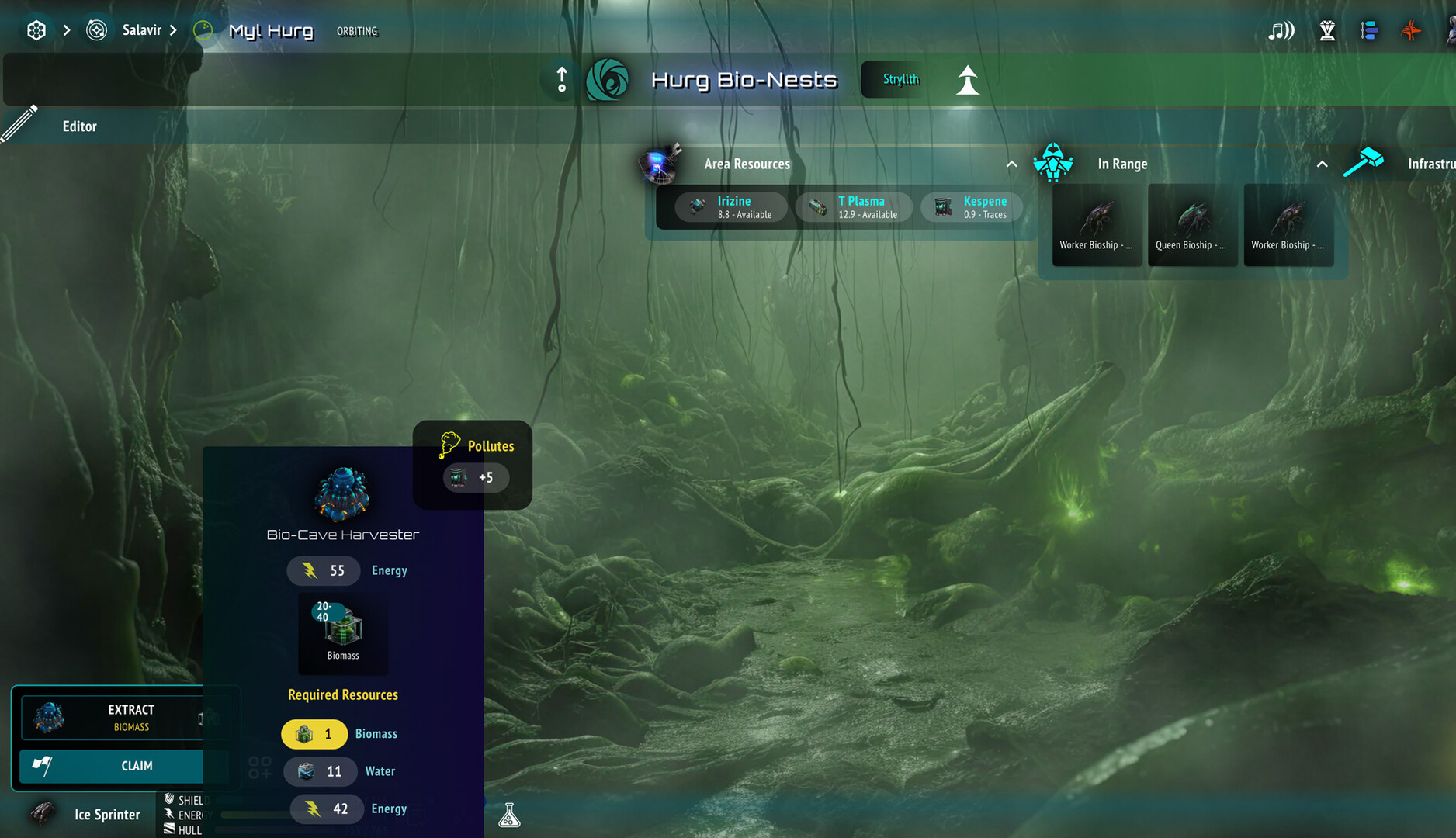This screenshot has height=838, width=1456.
Task: Click the flask icon at the bottom
Action: tap(510, 815)
